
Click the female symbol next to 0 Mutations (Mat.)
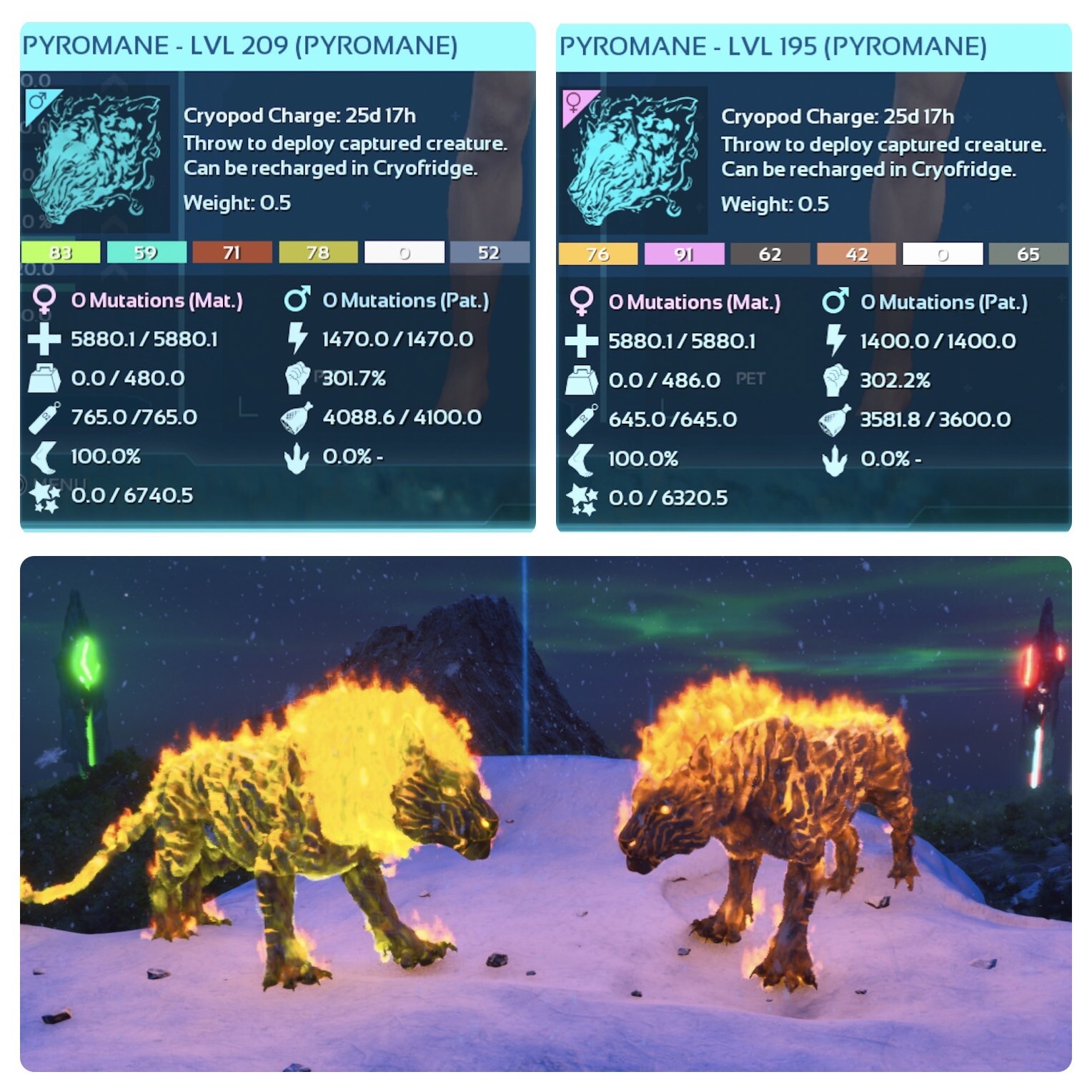point(46,300)
